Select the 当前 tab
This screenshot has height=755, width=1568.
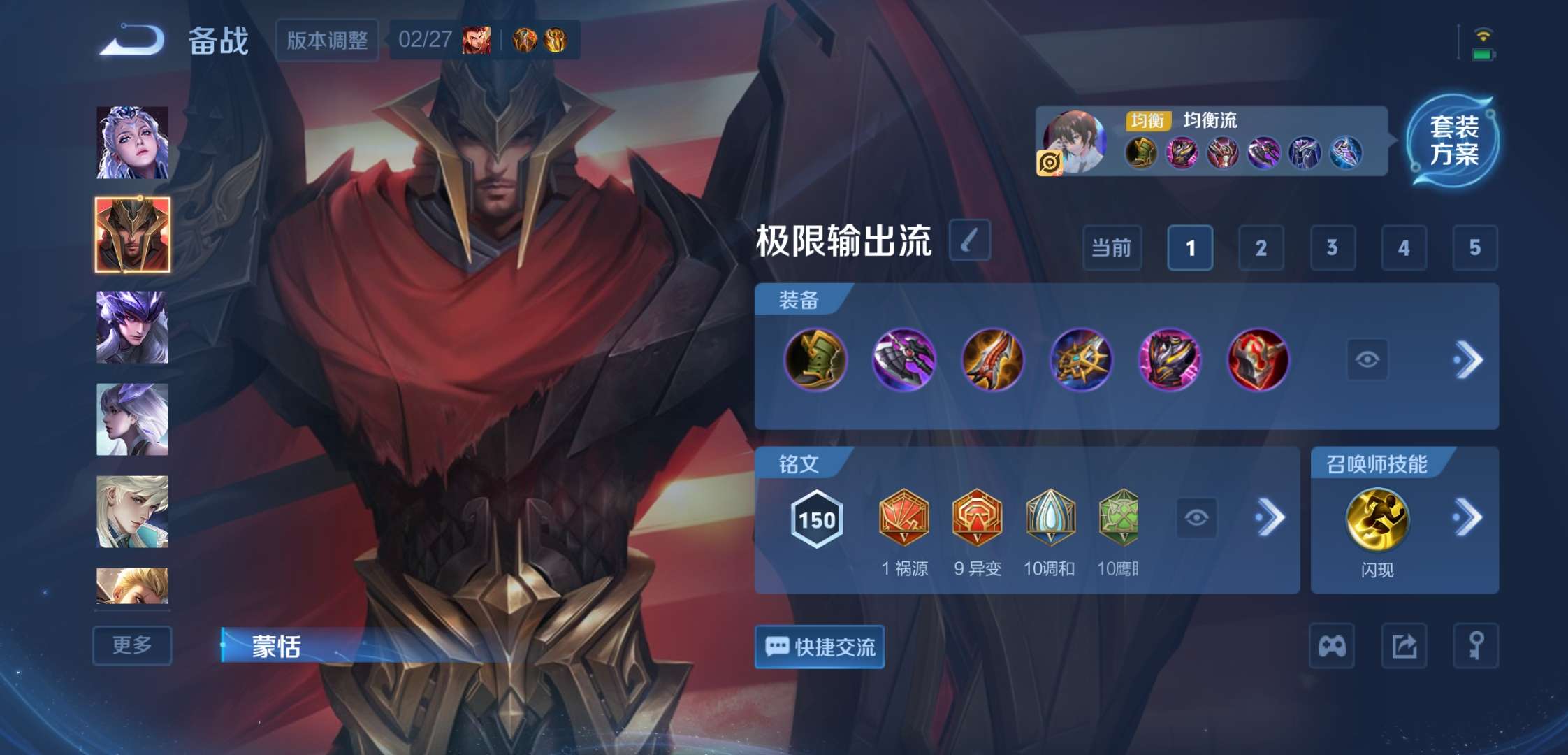(1111, 248)
